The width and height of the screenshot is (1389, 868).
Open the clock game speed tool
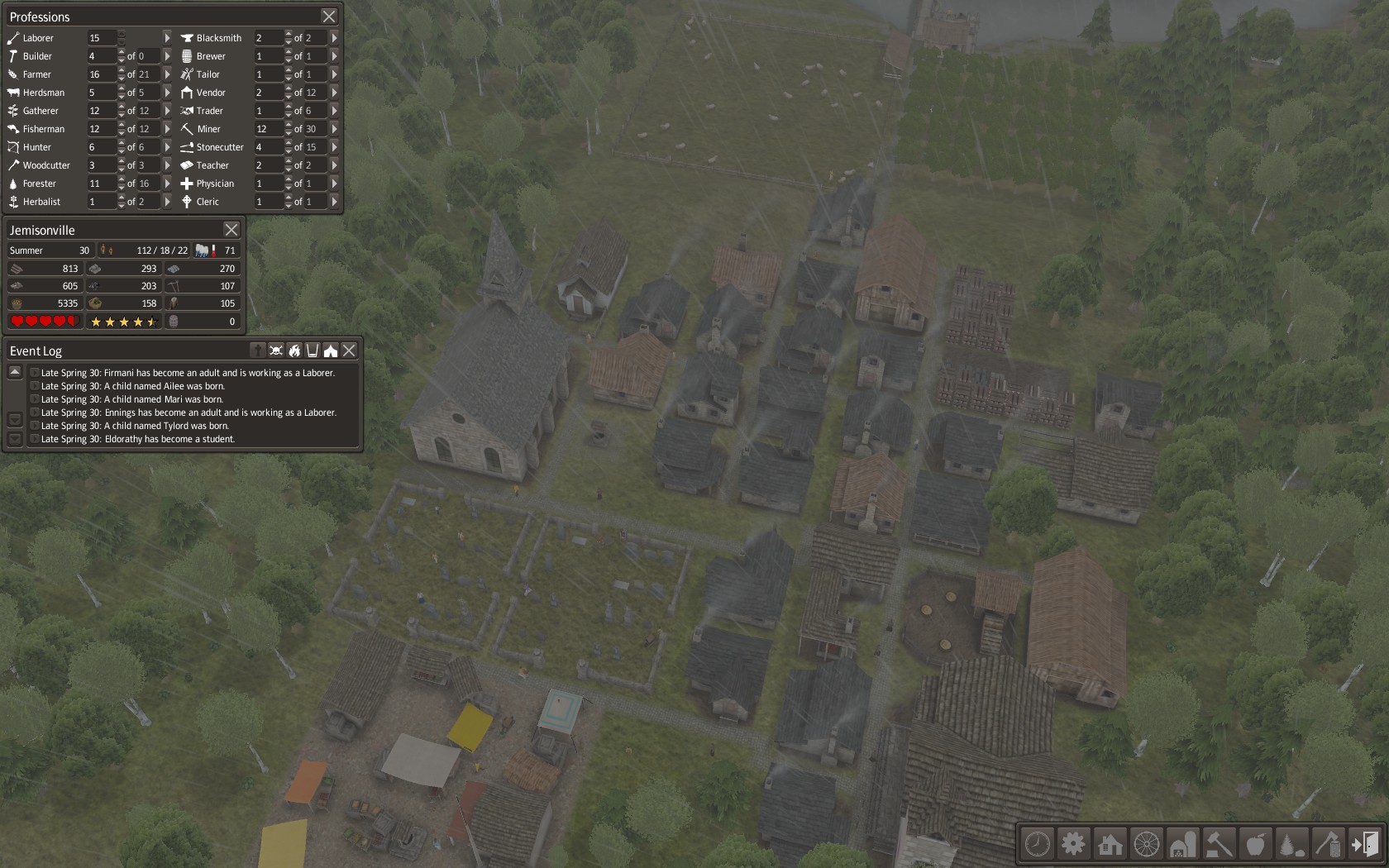(1037, 844)
